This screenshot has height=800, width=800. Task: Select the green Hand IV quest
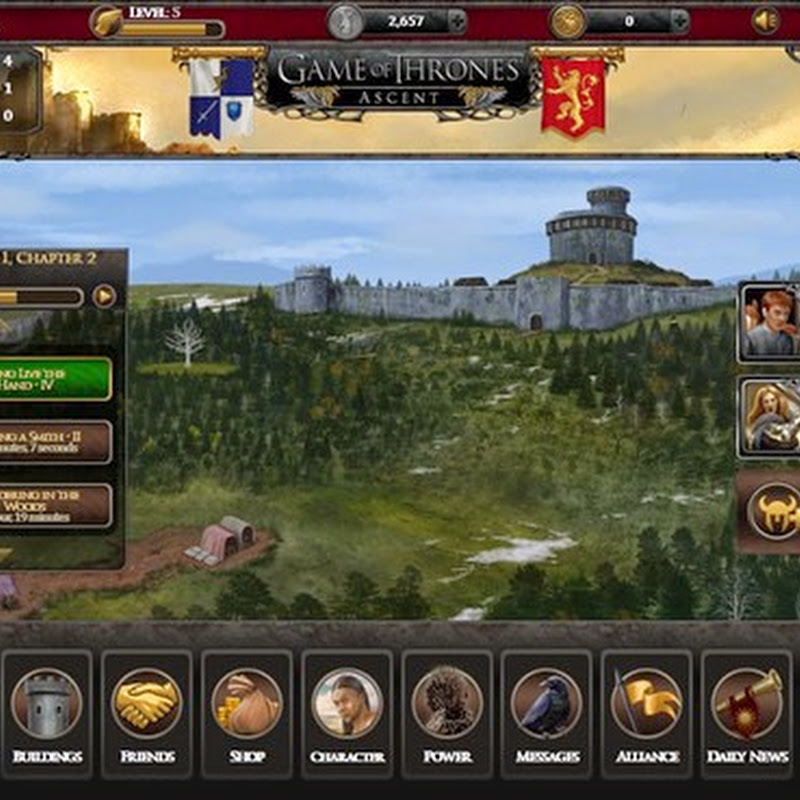tap(56, 379)
